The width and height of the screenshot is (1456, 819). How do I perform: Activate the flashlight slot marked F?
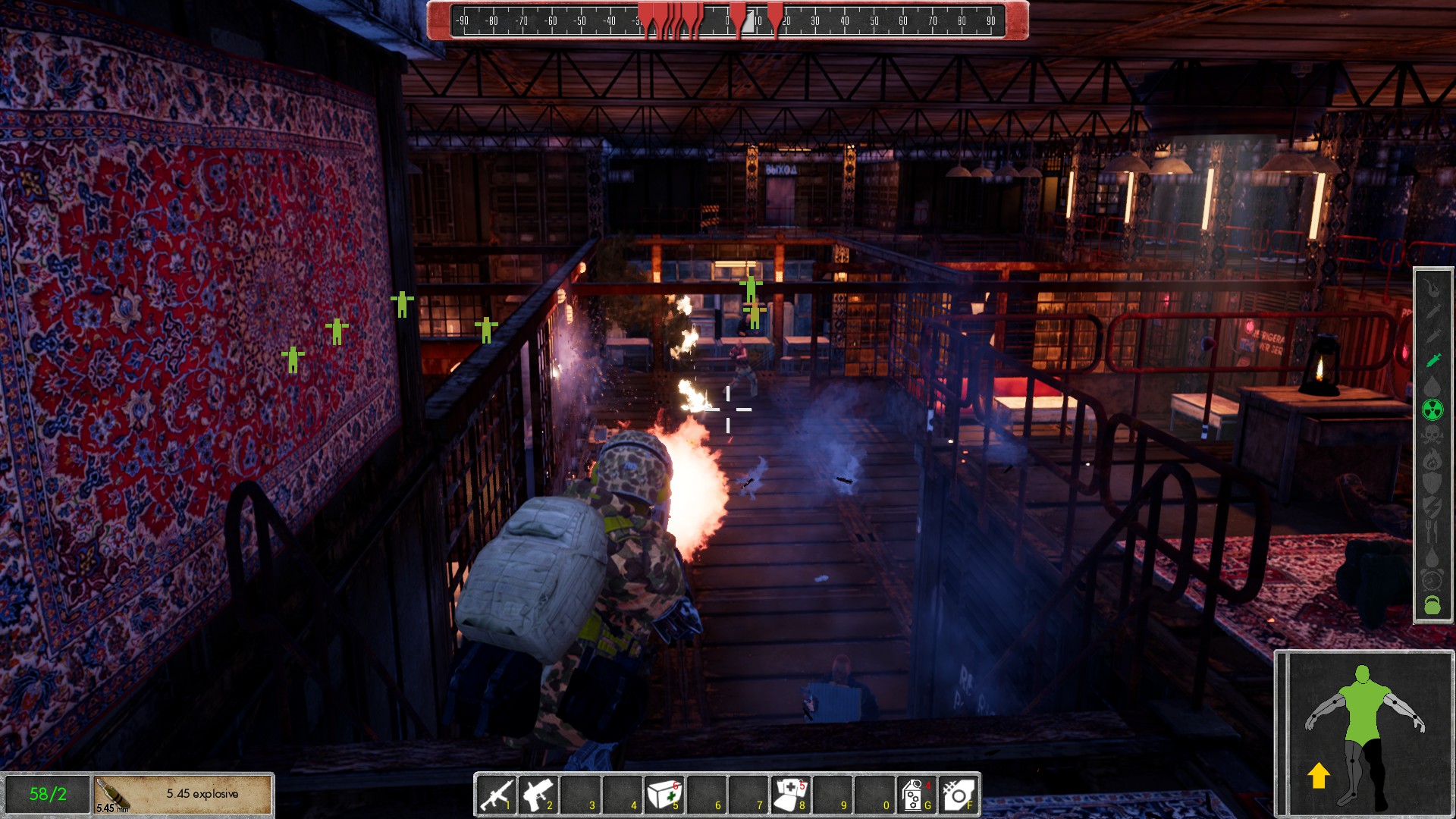pyautogui.click(x=959, y=794)
